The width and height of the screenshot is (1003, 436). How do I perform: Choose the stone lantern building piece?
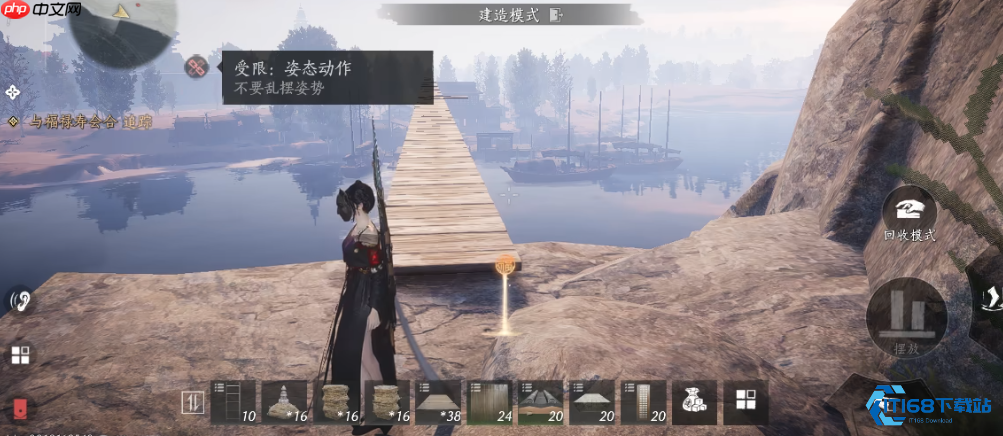pyautogui.click(x=285, y=402)
